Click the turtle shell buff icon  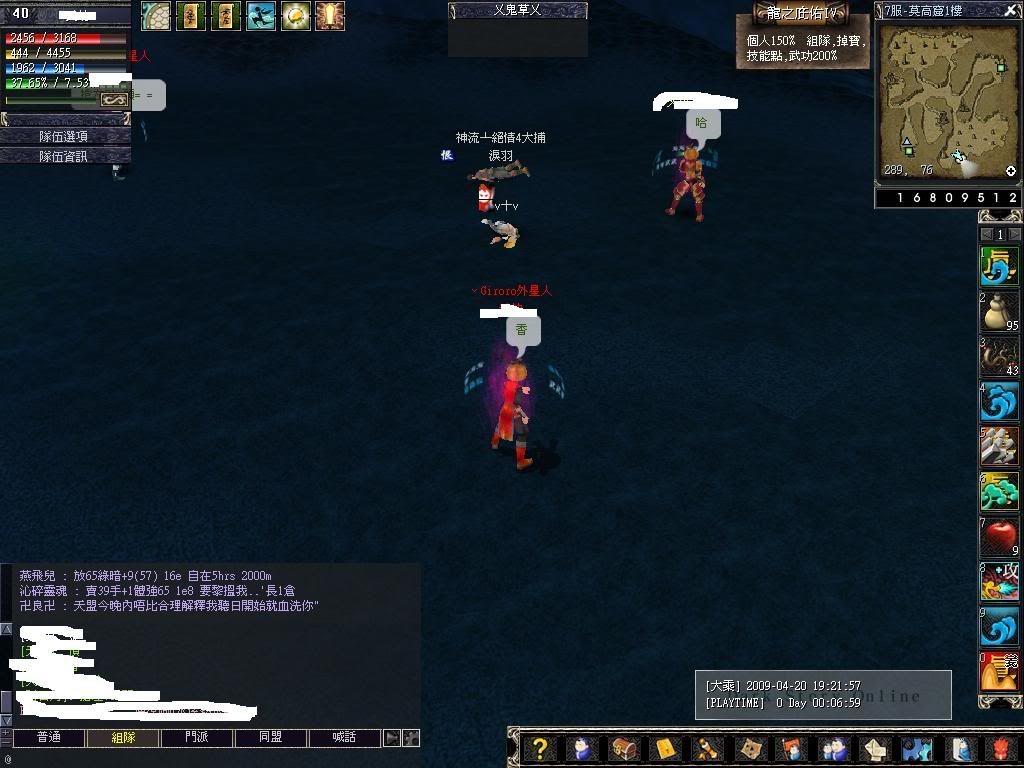pyautogui.click(x=155, y=15)
